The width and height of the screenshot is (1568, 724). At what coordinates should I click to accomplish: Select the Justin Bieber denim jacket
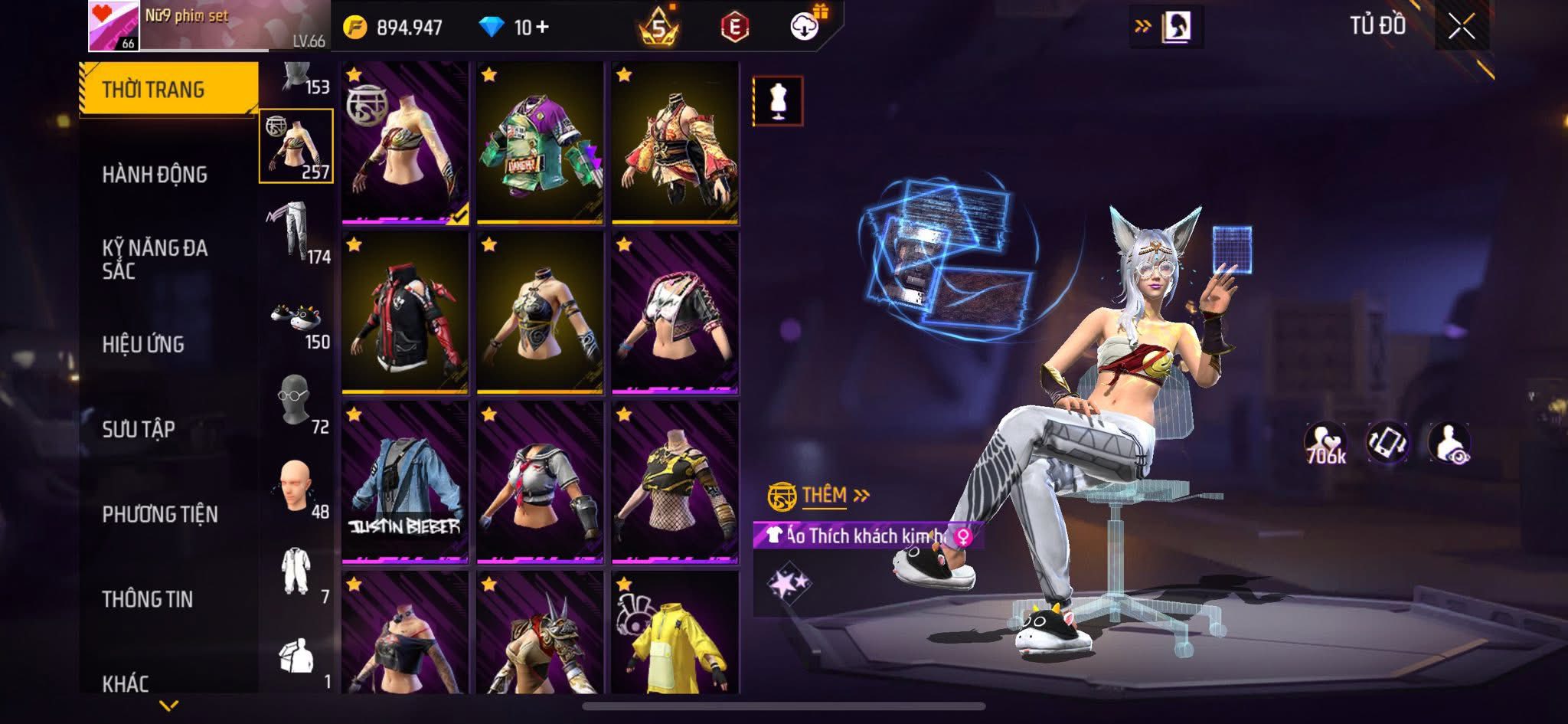click(x=405, y=482)
